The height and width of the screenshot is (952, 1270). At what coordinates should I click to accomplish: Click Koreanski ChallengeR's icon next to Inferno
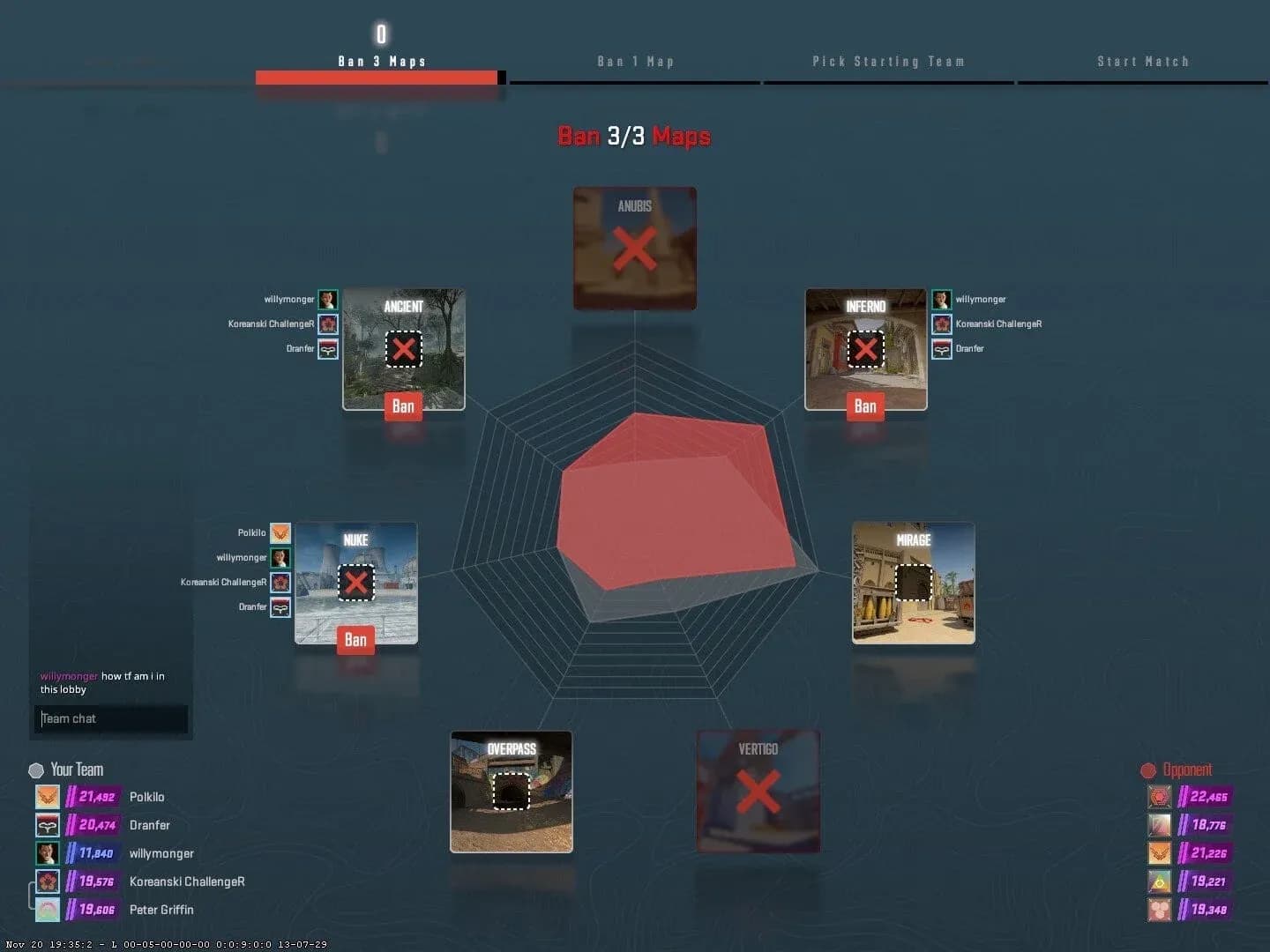click(x=940, y=324)
